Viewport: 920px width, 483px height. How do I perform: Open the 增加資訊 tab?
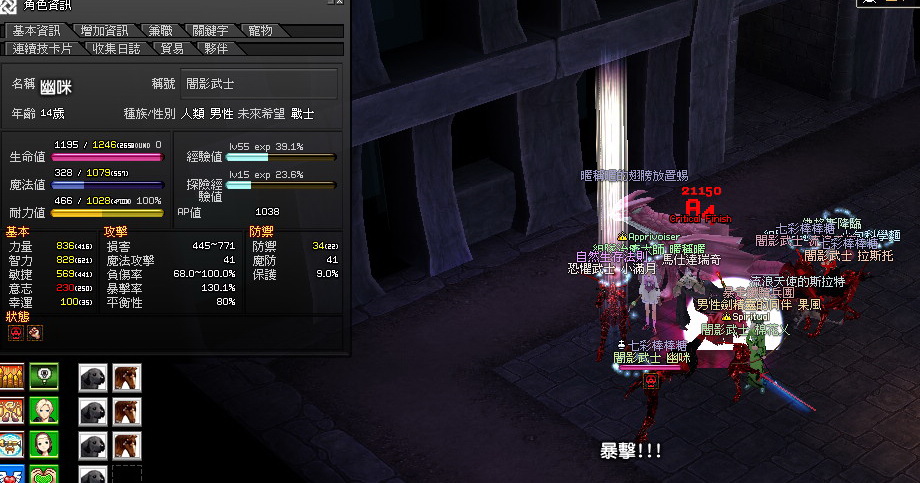[x=103, y=31]
